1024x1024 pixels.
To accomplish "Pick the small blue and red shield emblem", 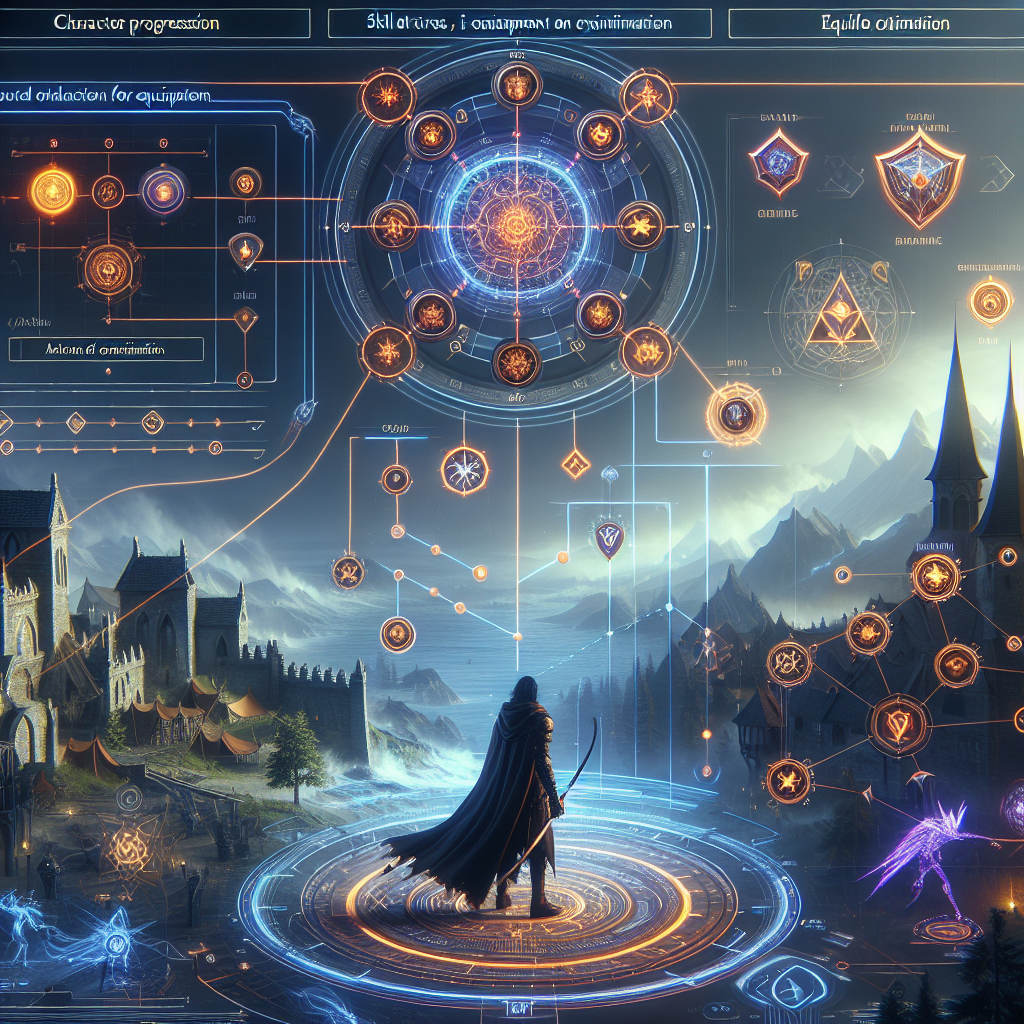I will pos(779,162).
